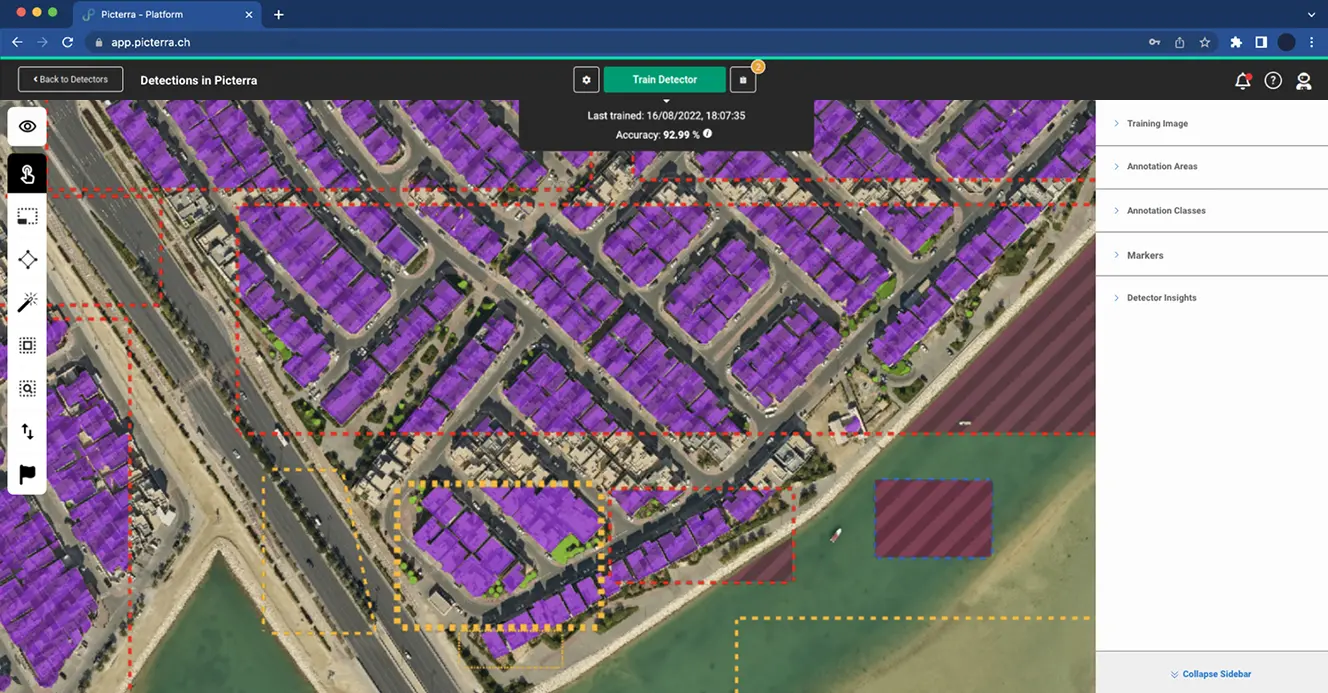Expand the Training Image section
The width and height of the screenshot is (1328, 693).
coord(1157,124)
